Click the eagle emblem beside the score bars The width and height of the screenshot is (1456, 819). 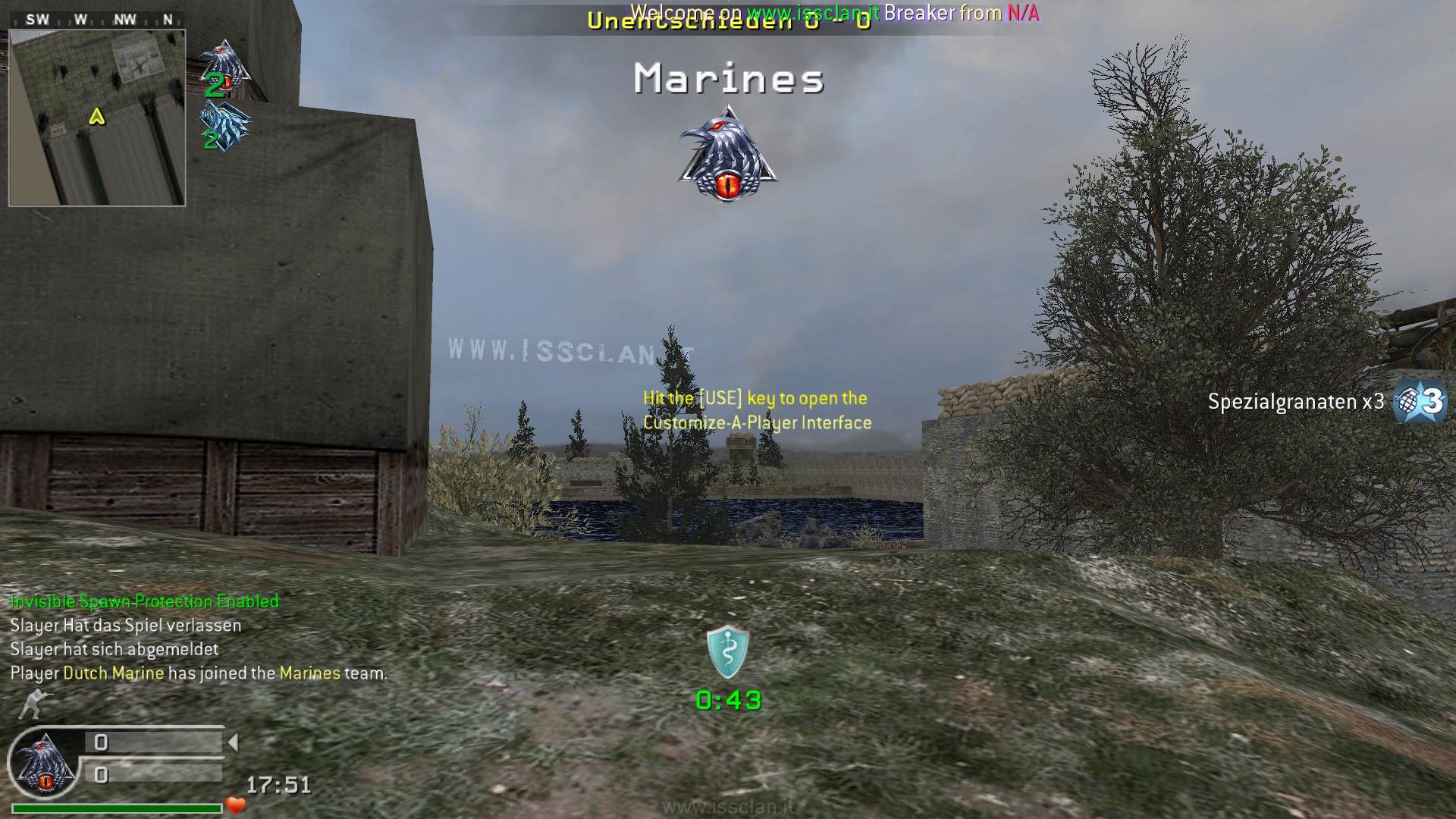pyautogui.click(x=44, y=764)
